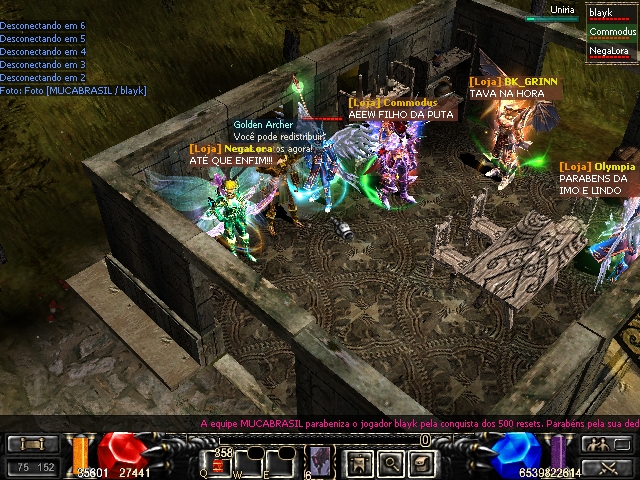
Task: Open the scroll-shaped menu button
Action: pos(421,461)
